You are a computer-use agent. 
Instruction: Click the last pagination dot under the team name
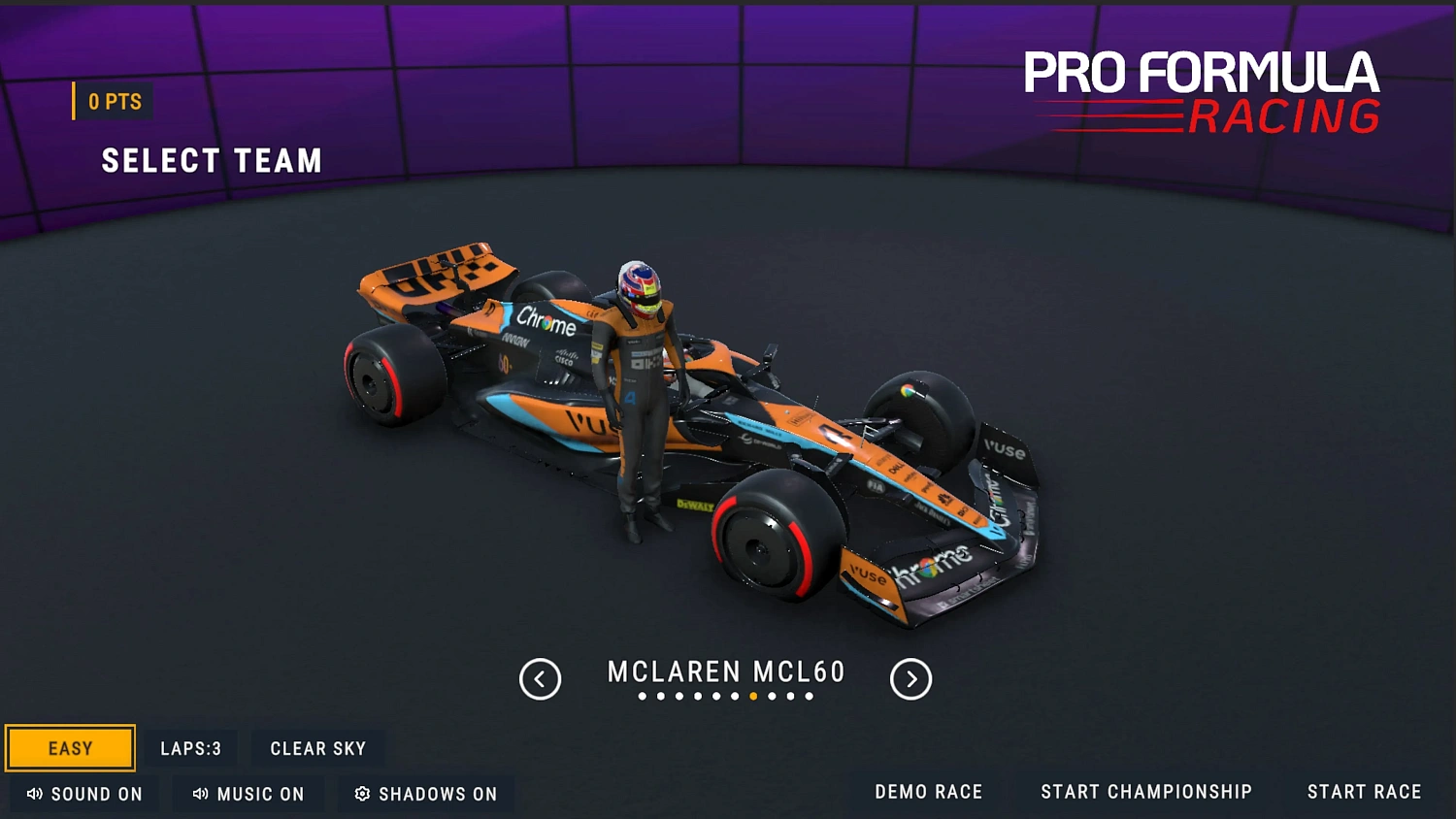[808, 696]
